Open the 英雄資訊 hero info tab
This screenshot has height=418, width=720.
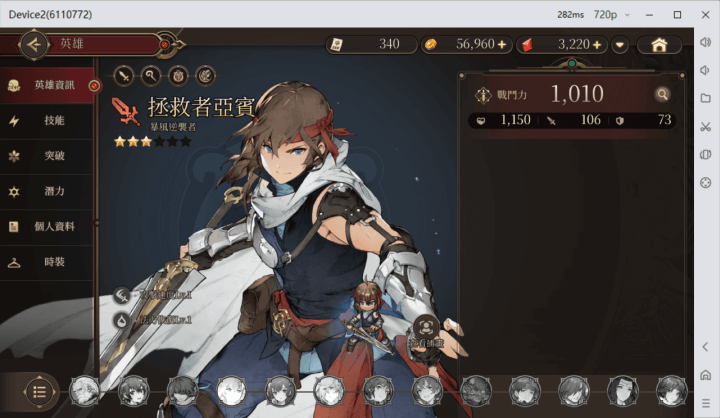[54, 85]
